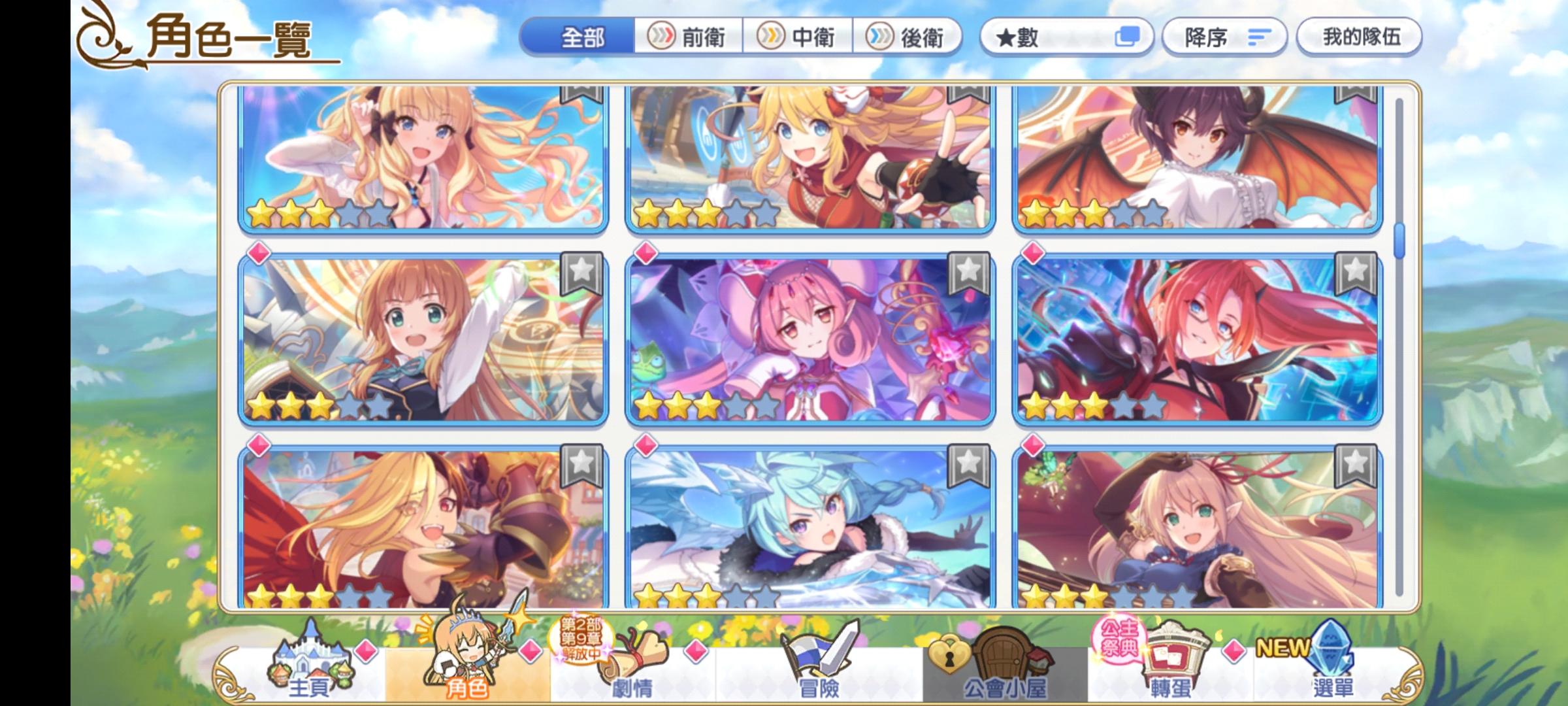This screenshot has height=706, width=1568.
Task: Switch to the 中衛 midguard tab
Action: (797, 37)
